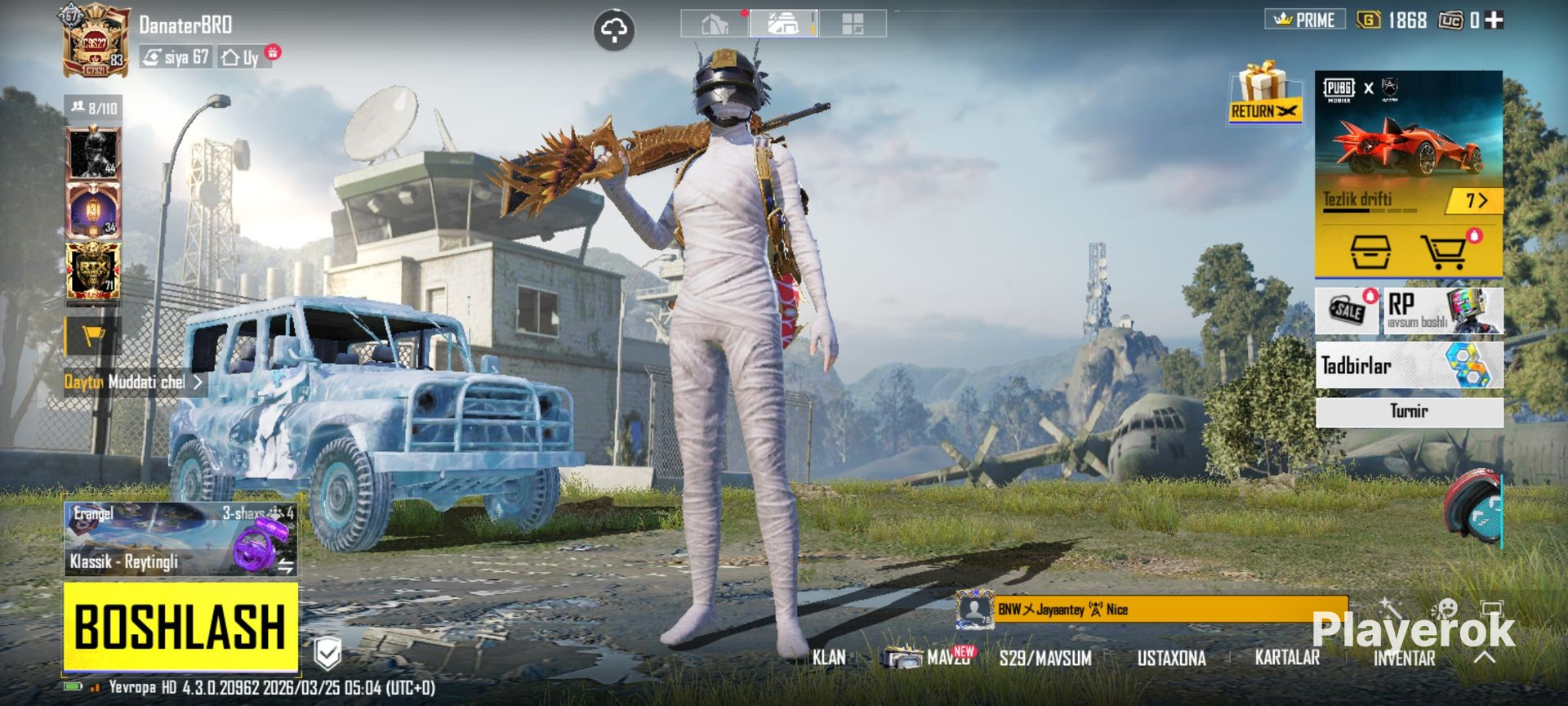Viewport: 1568px width, 706px height.
Task: Open the Turnir tournament button
Action: [1409, 411]
